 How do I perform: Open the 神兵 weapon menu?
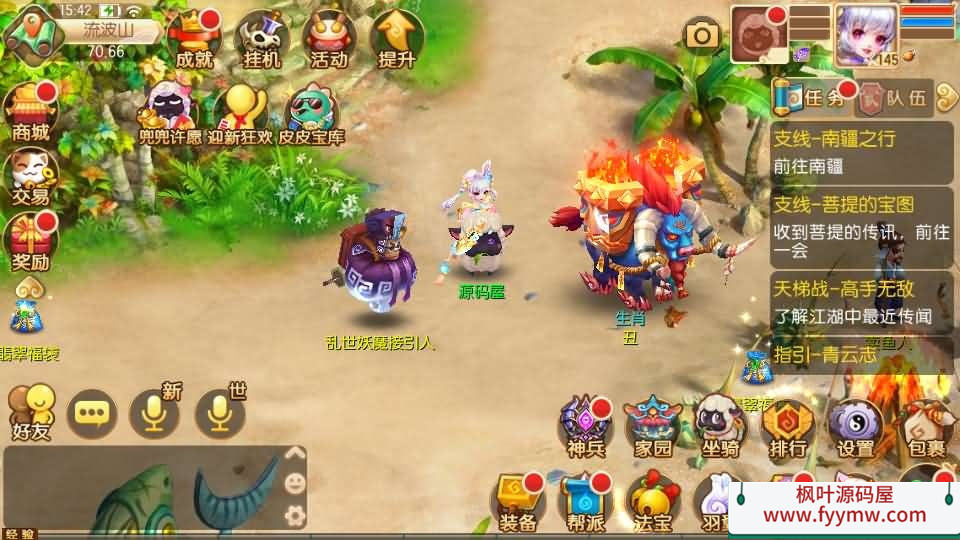585,425
